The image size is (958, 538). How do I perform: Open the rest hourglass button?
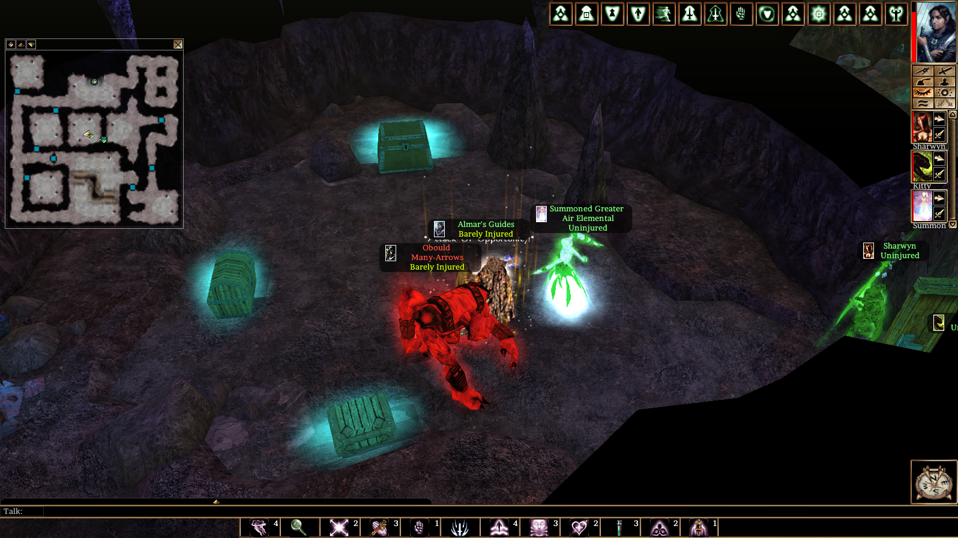(x=932, y=481)
